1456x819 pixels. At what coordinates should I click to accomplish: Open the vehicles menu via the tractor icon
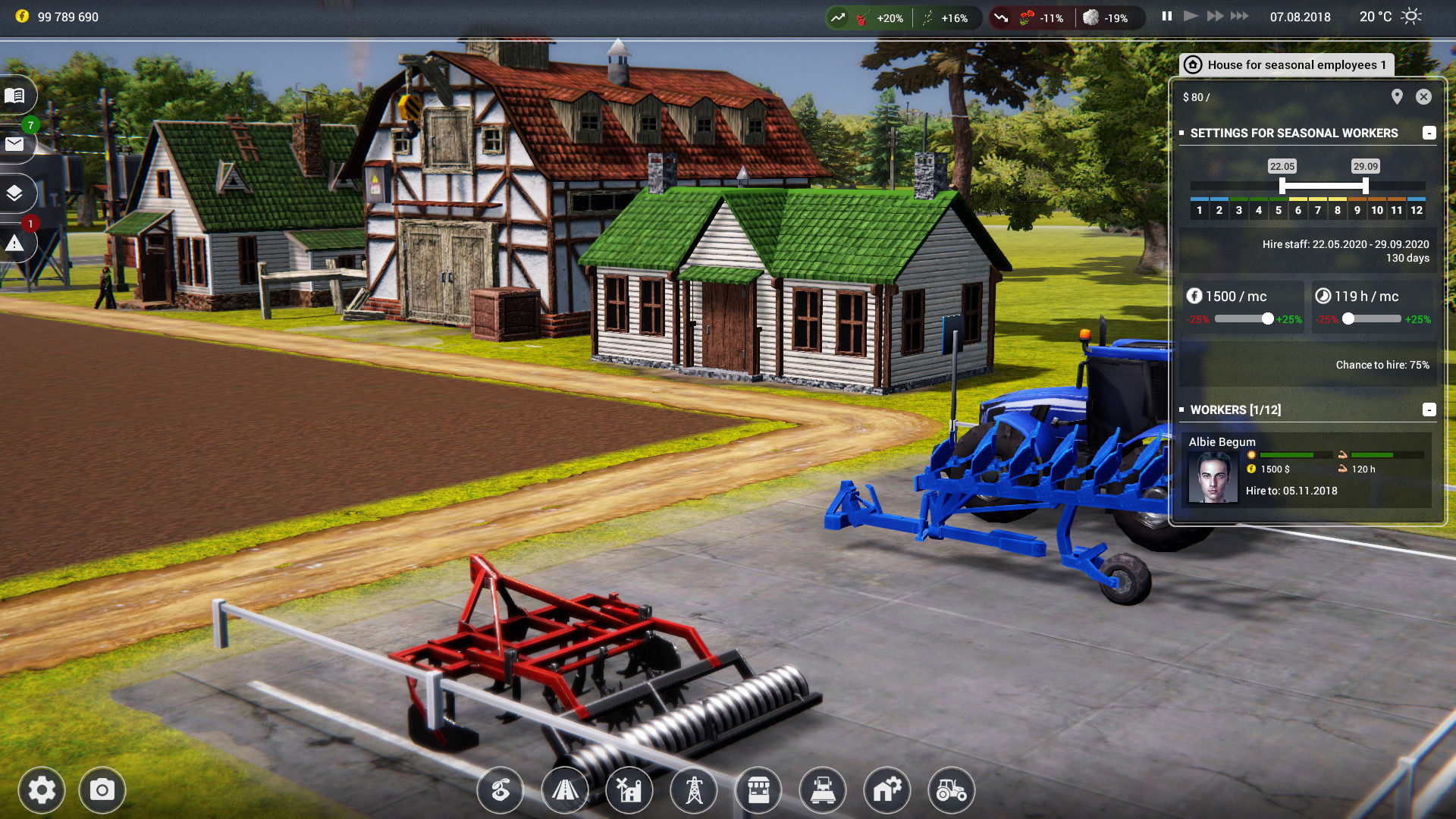[x=950, y=790]
